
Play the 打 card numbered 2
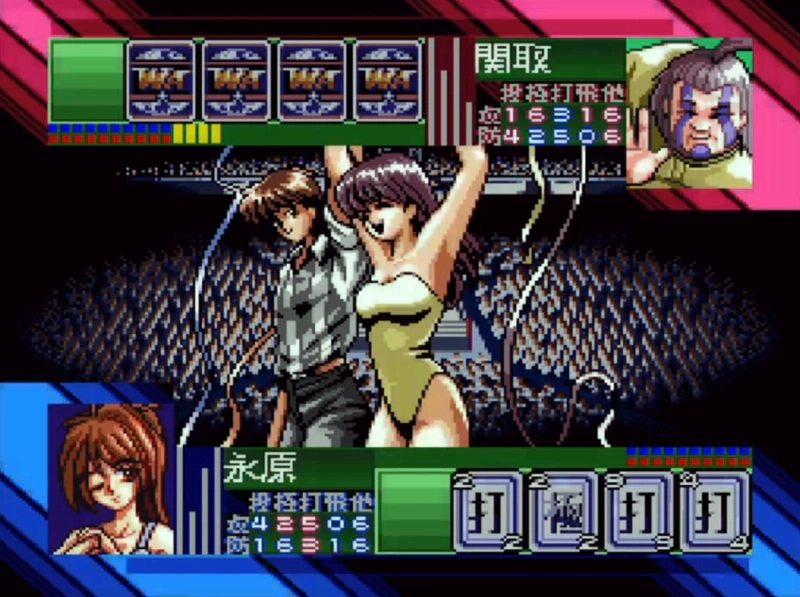488,511
